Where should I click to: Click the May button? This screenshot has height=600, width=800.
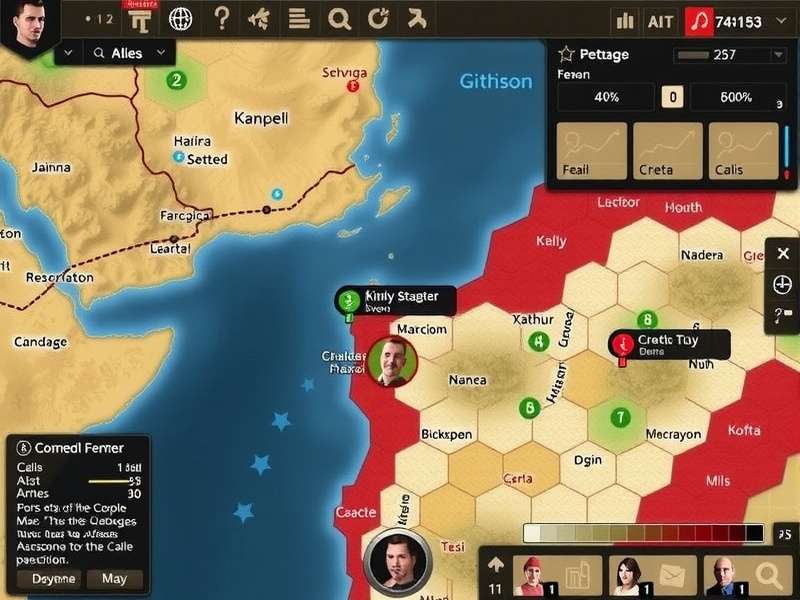click(x=114, y=578)
